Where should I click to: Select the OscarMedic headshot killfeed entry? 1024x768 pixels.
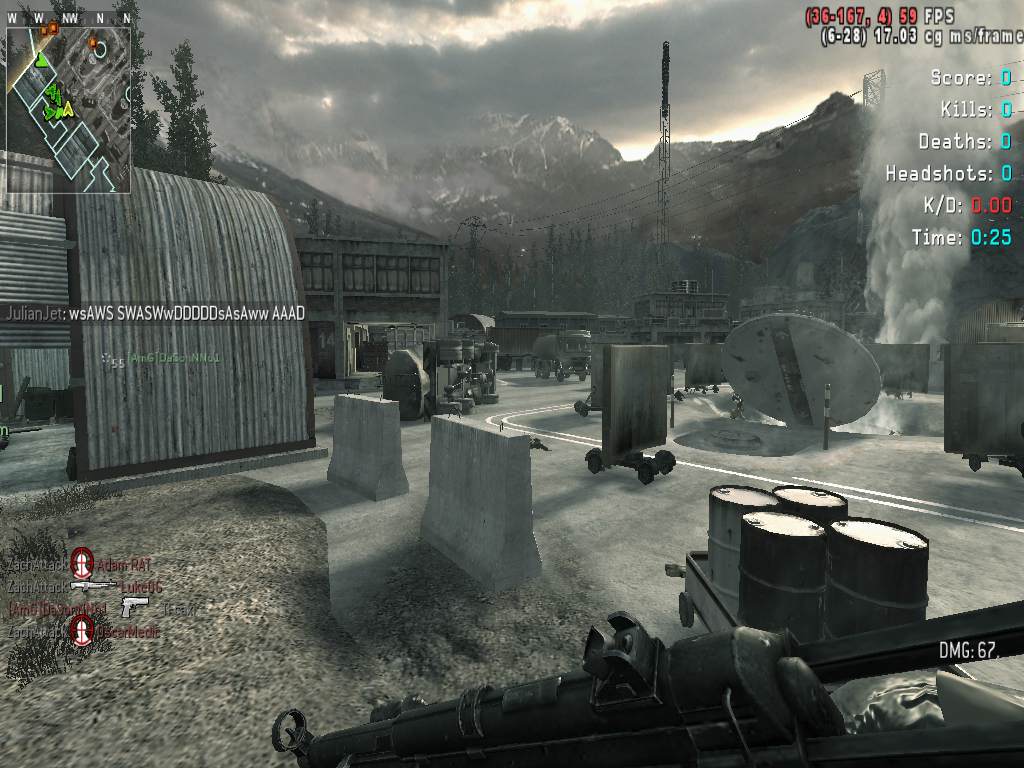tap(82, 631)
